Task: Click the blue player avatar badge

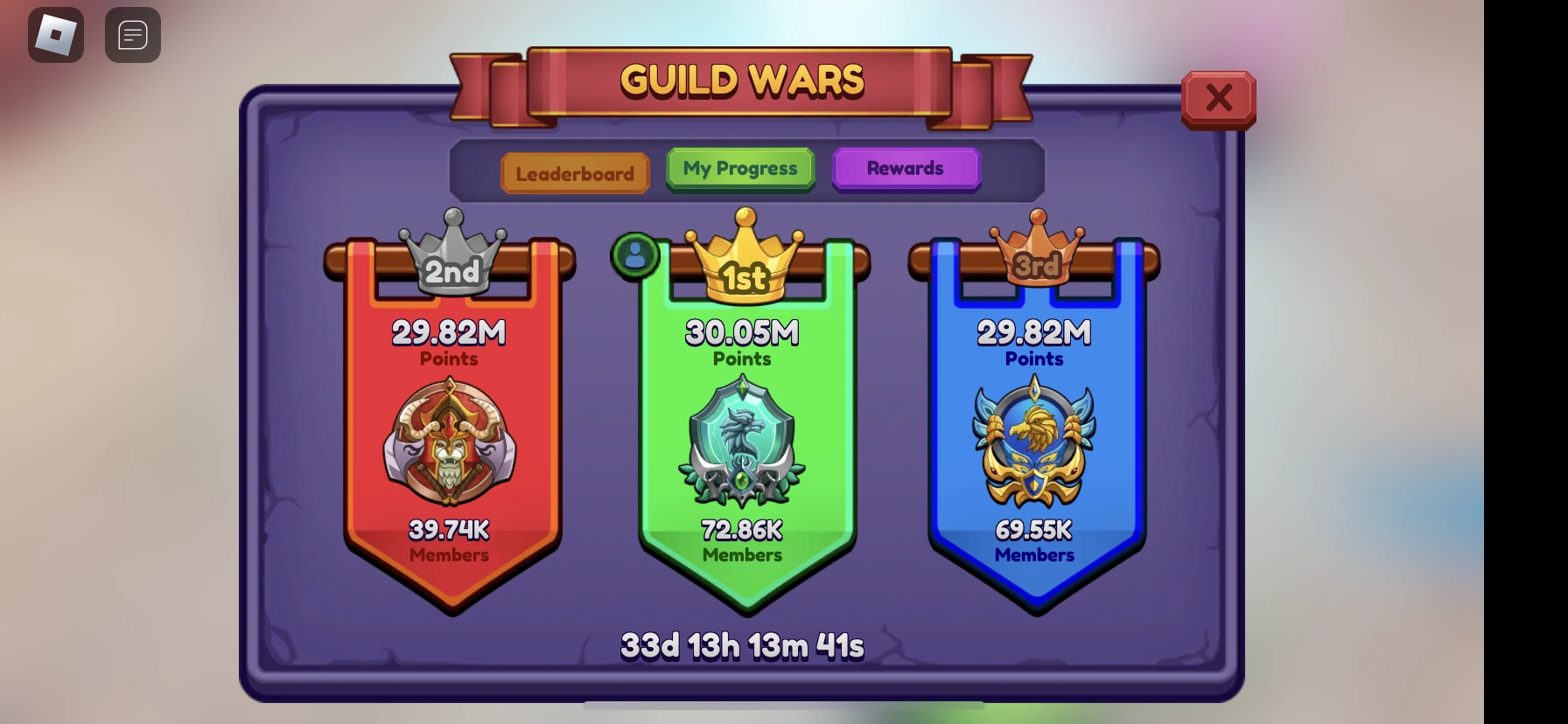Action: tap(635, 254)
